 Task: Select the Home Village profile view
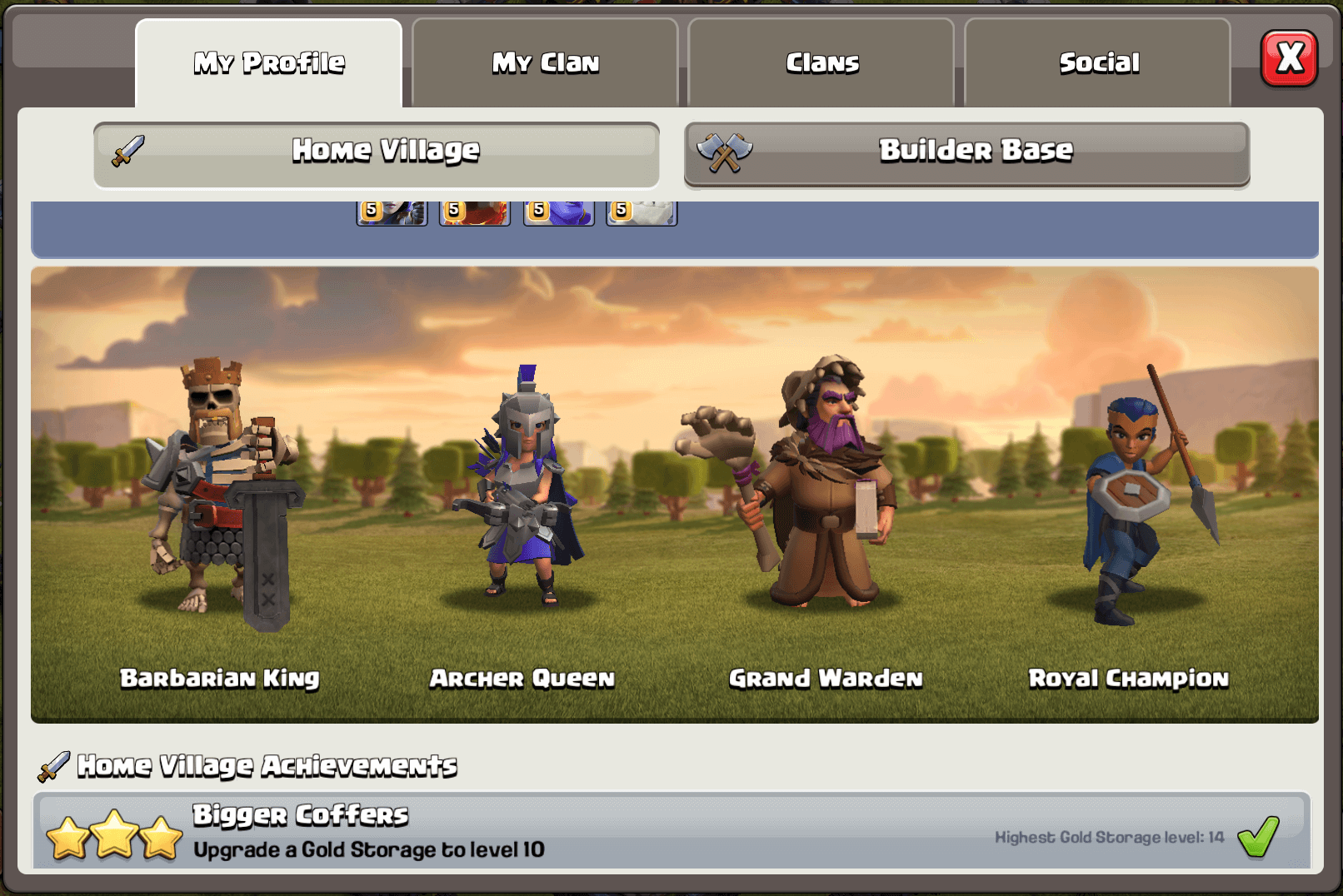(377, 153)
